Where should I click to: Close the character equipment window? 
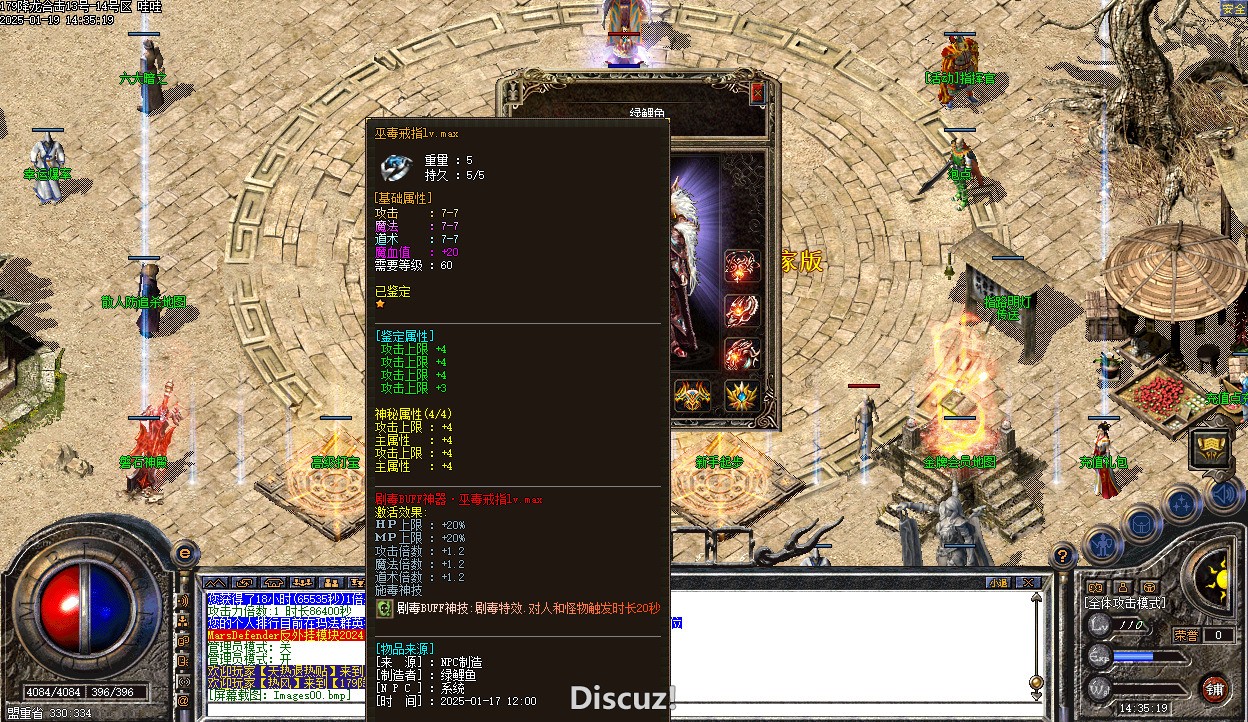click(757, 92)
